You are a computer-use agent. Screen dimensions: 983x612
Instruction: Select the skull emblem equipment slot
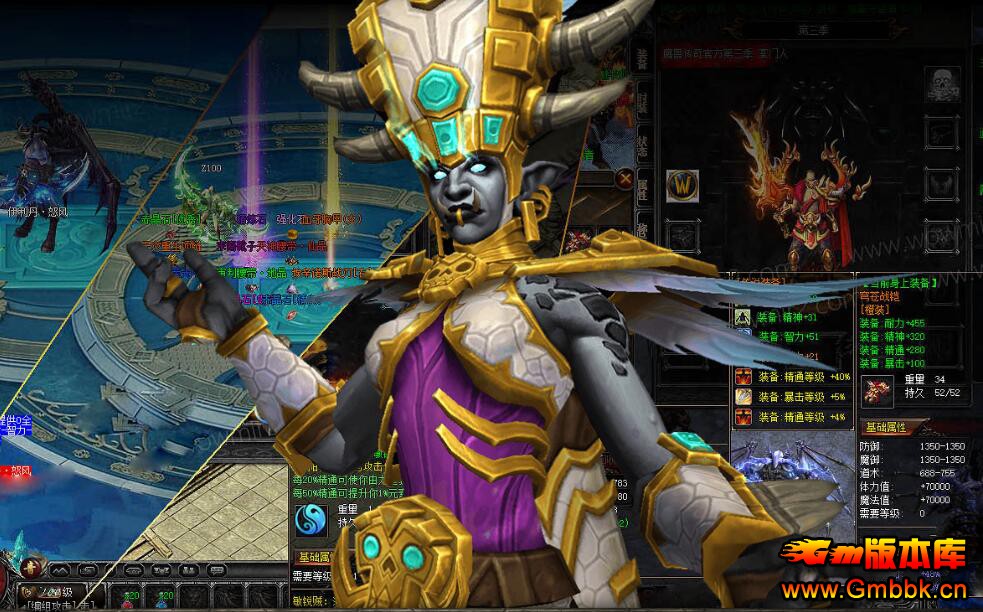[x=942, y=83]
